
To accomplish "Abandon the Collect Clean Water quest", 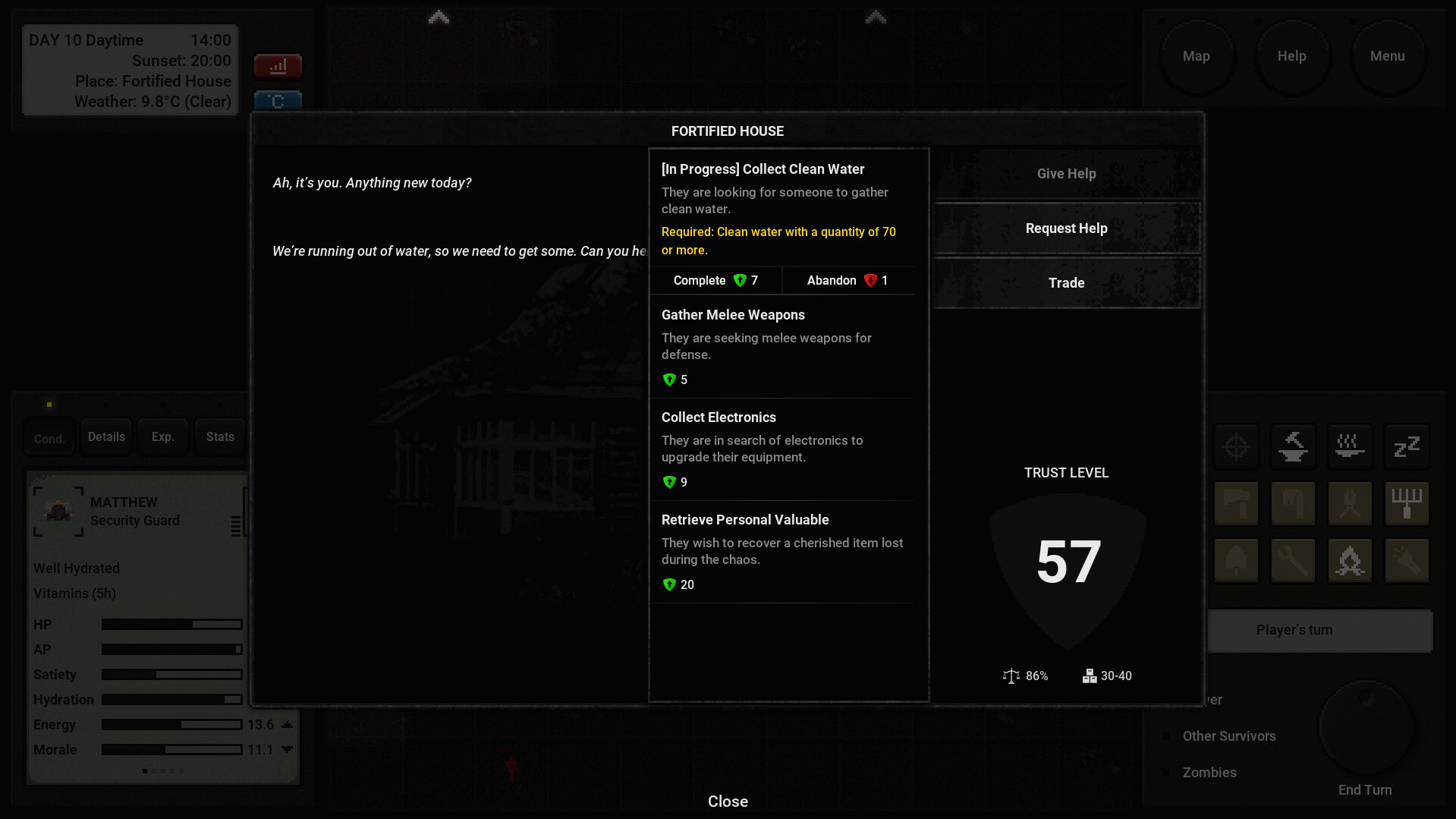I will click(x=847, y=281).
